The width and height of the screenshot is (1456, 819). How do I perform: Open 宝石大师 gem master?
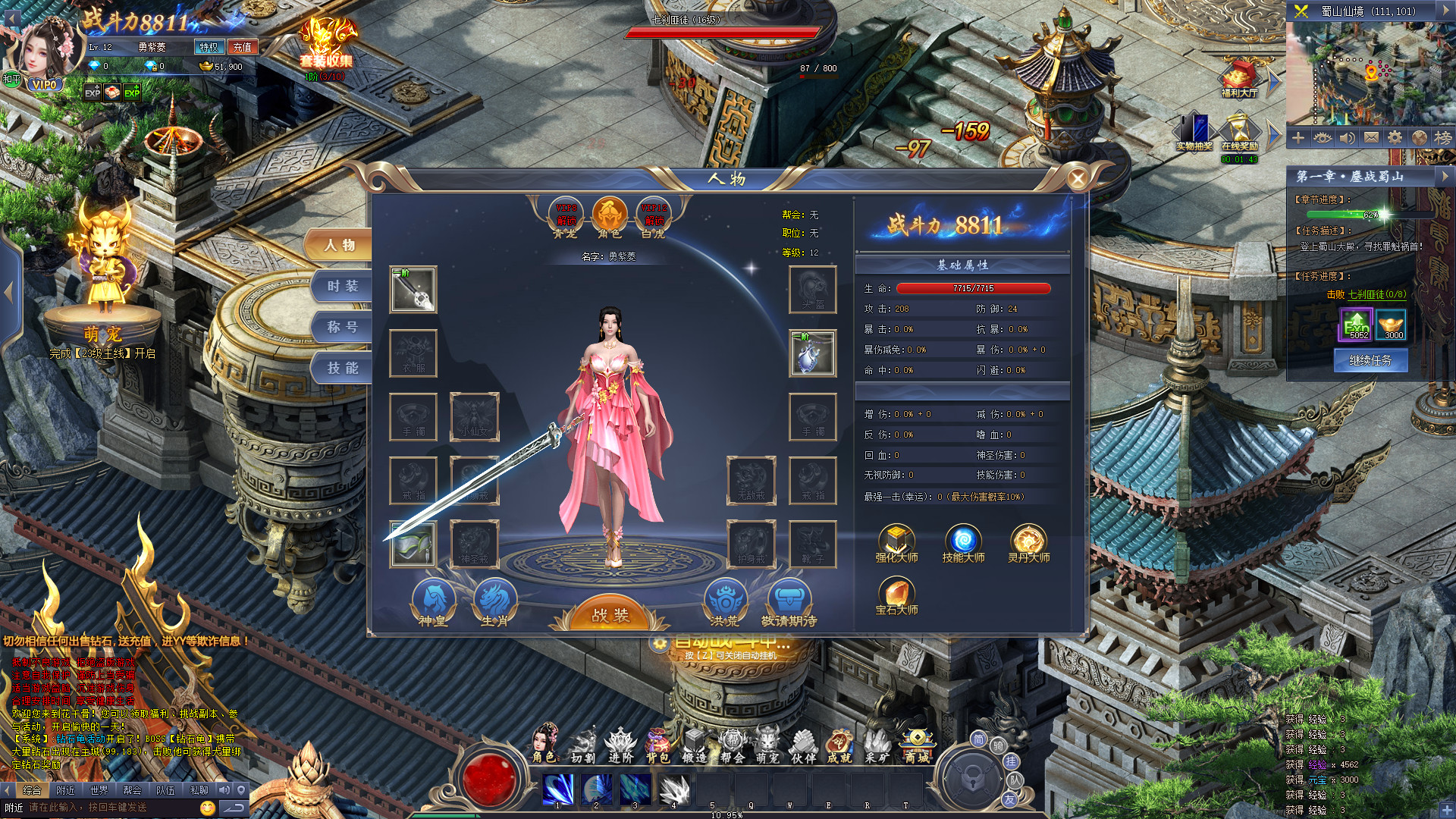coord(896,596)
